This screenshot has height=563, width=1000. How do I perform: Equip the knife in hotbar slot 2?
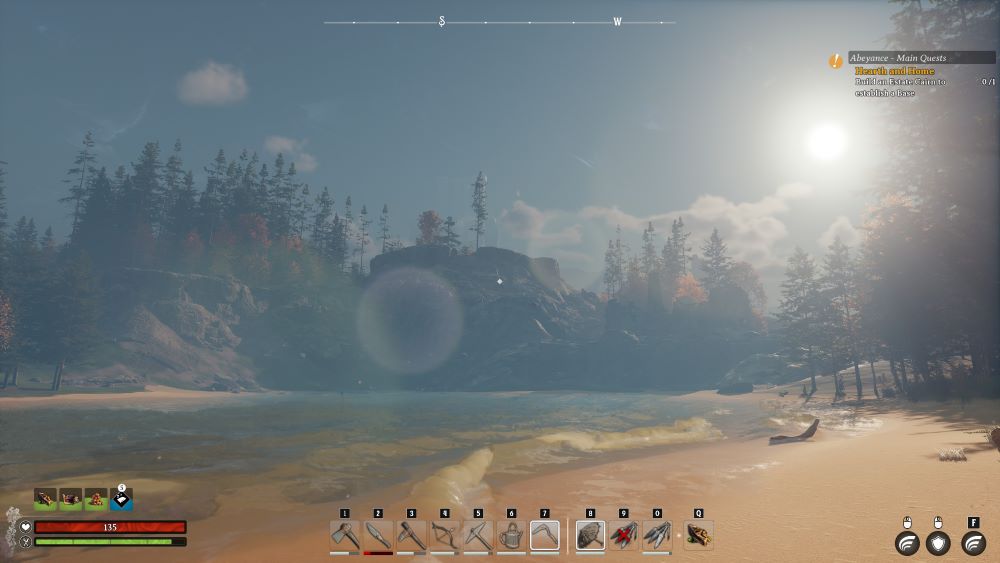378,535
